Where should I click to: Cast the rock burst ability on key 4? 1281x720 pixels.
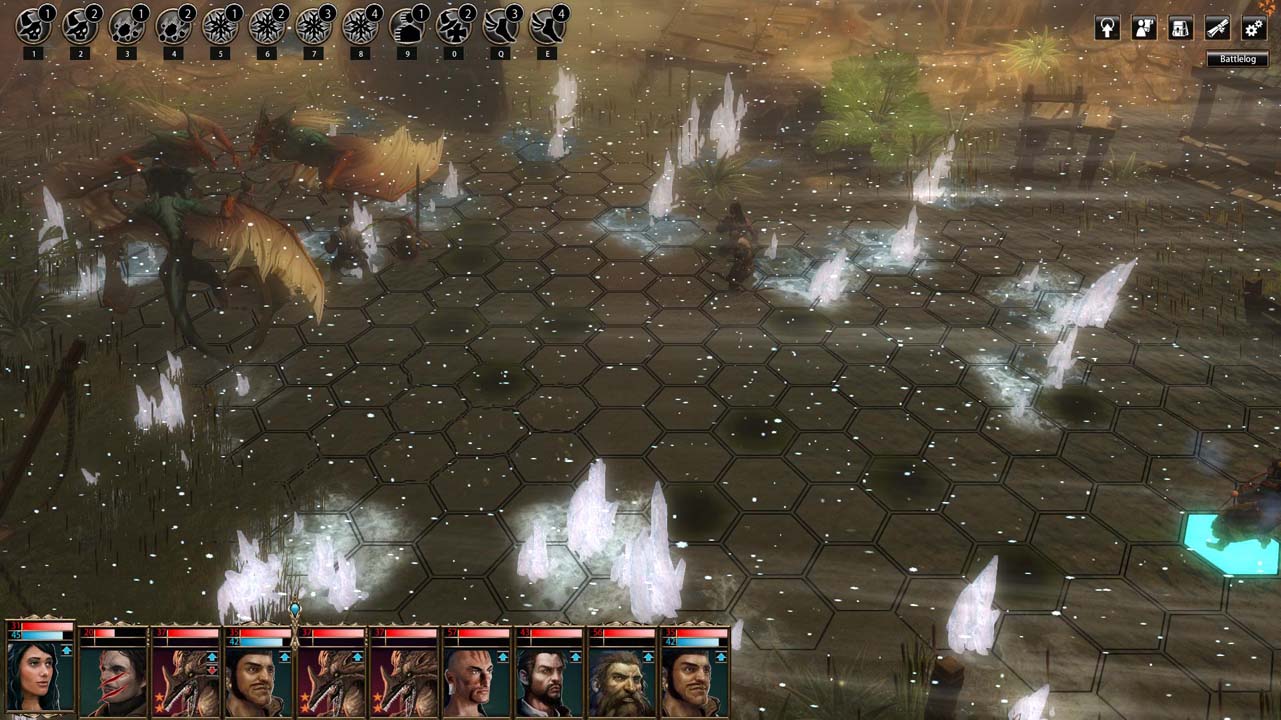click(173, 27)
